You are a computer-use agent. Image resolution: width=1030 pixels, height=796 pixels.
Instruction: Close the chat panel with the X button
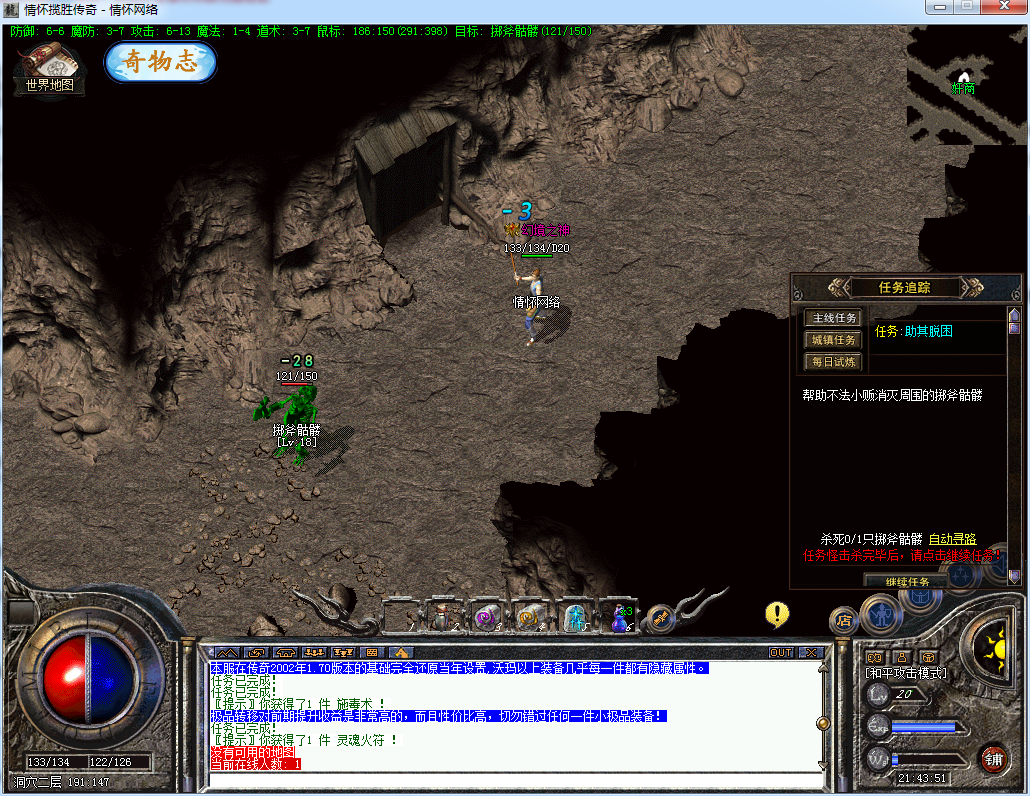[811, 652]
